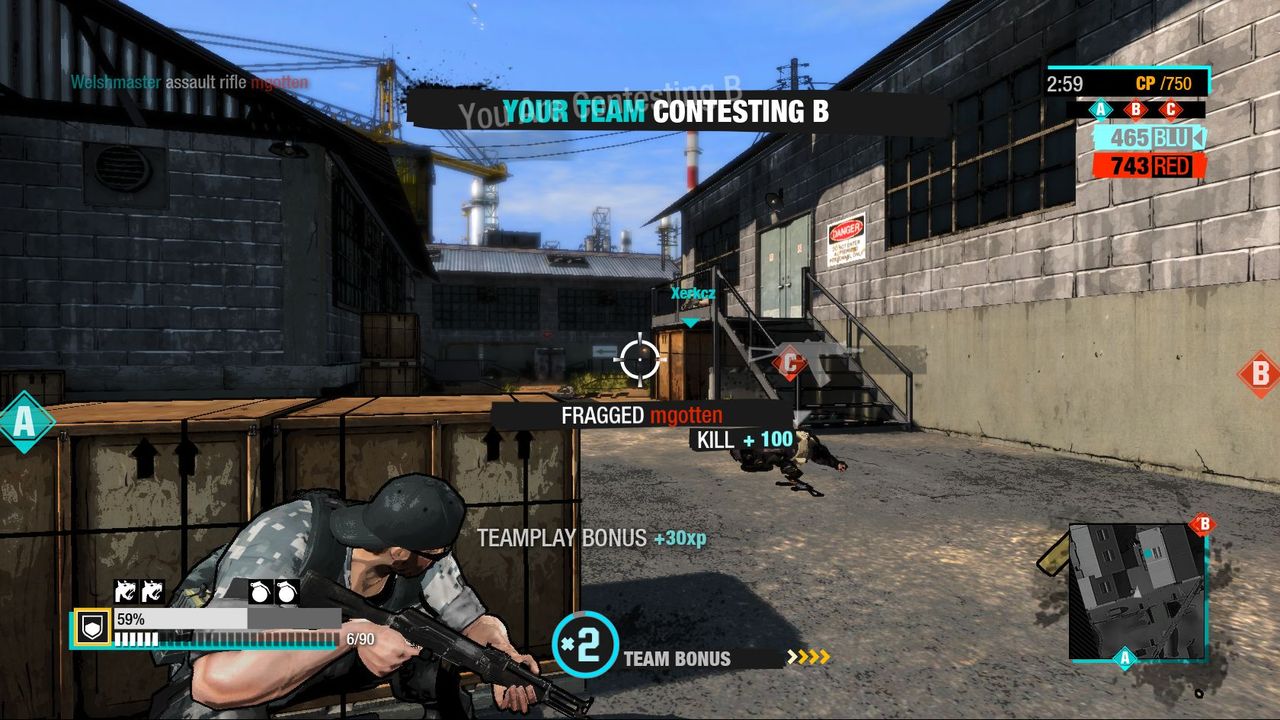The image size is (1280, 720).
Task: Select the red C capture point marker
Action: pyautogui.click(x=789, y=365)
